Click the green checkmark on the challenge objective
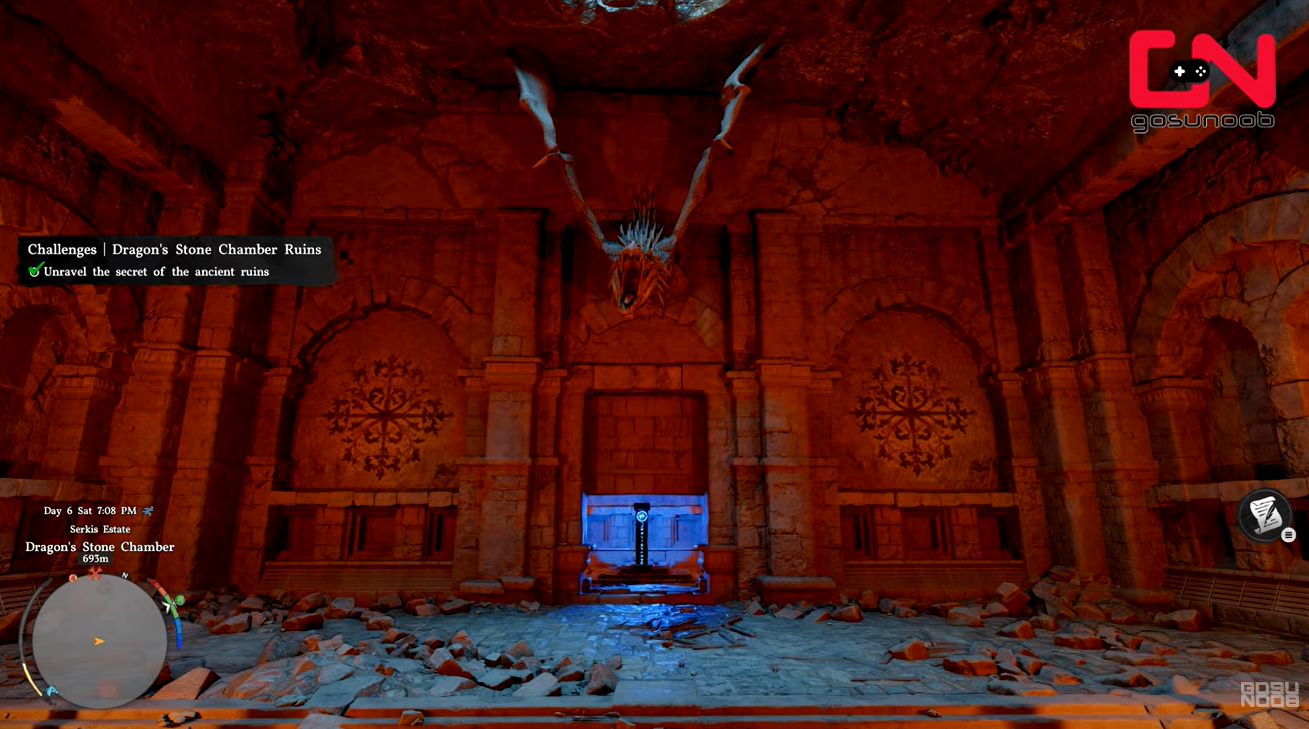Image resolution: width=1309 pixels, height=729 pixels. coord(32,271)
